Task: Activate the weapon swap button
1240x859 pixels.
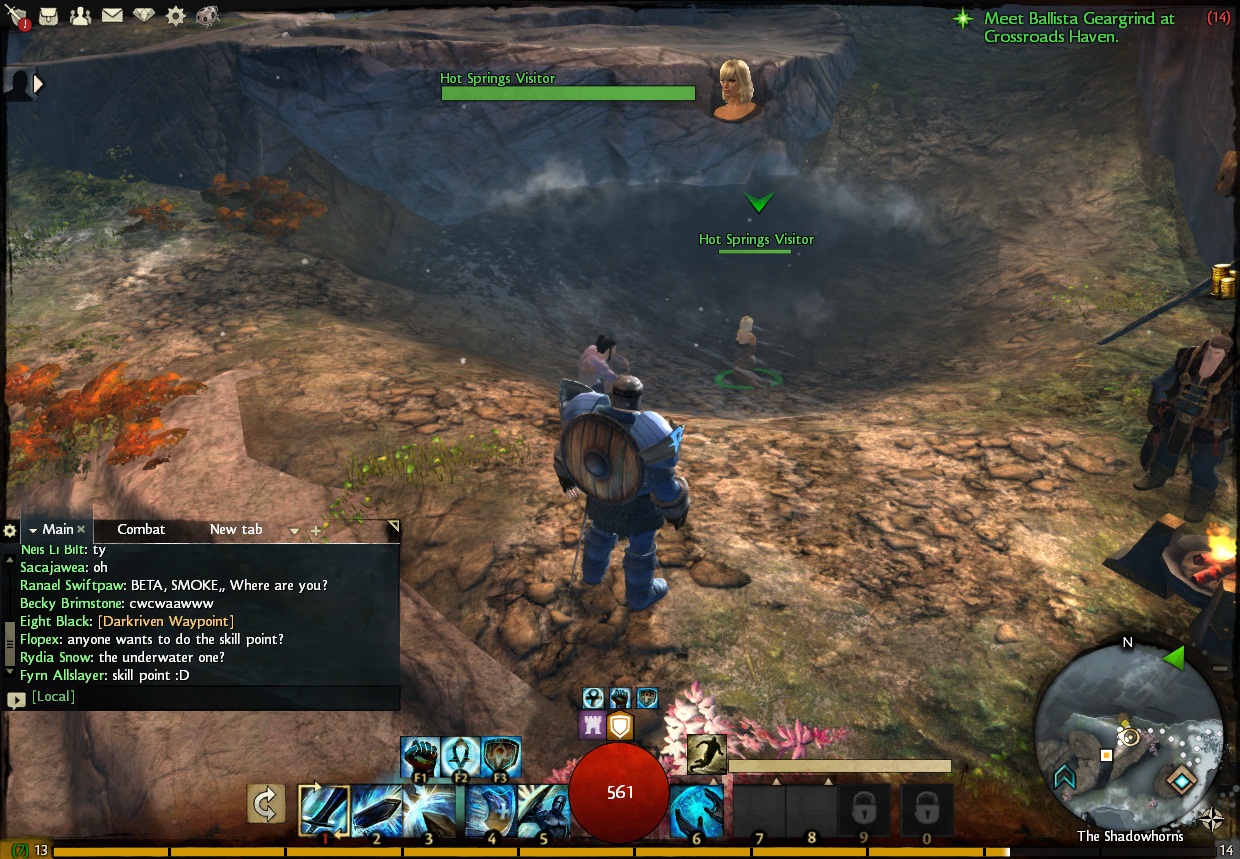Action: [x=266, y=805]
